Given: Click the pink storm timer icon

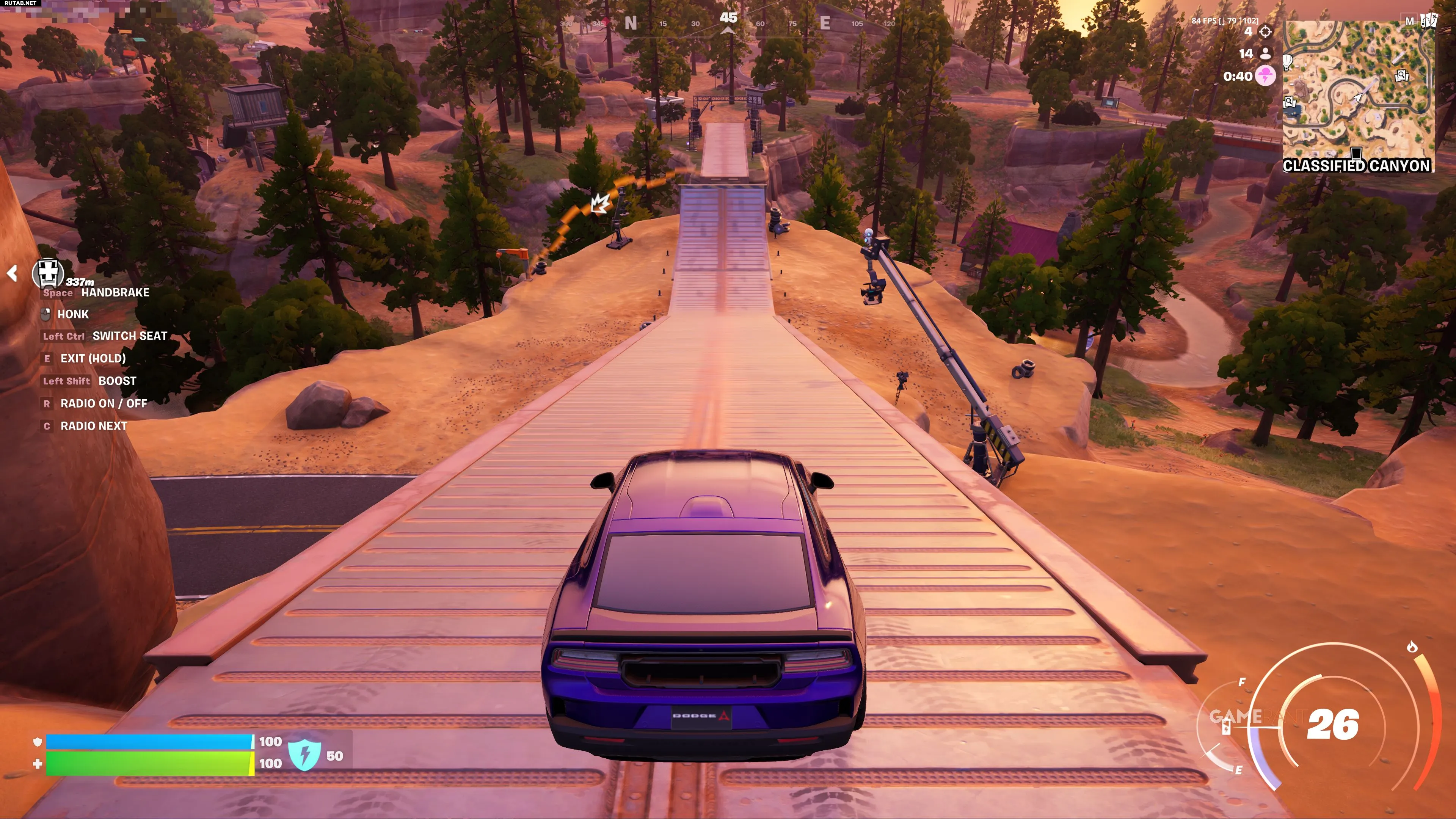Looking at the screenshot, I should 1266,76.
